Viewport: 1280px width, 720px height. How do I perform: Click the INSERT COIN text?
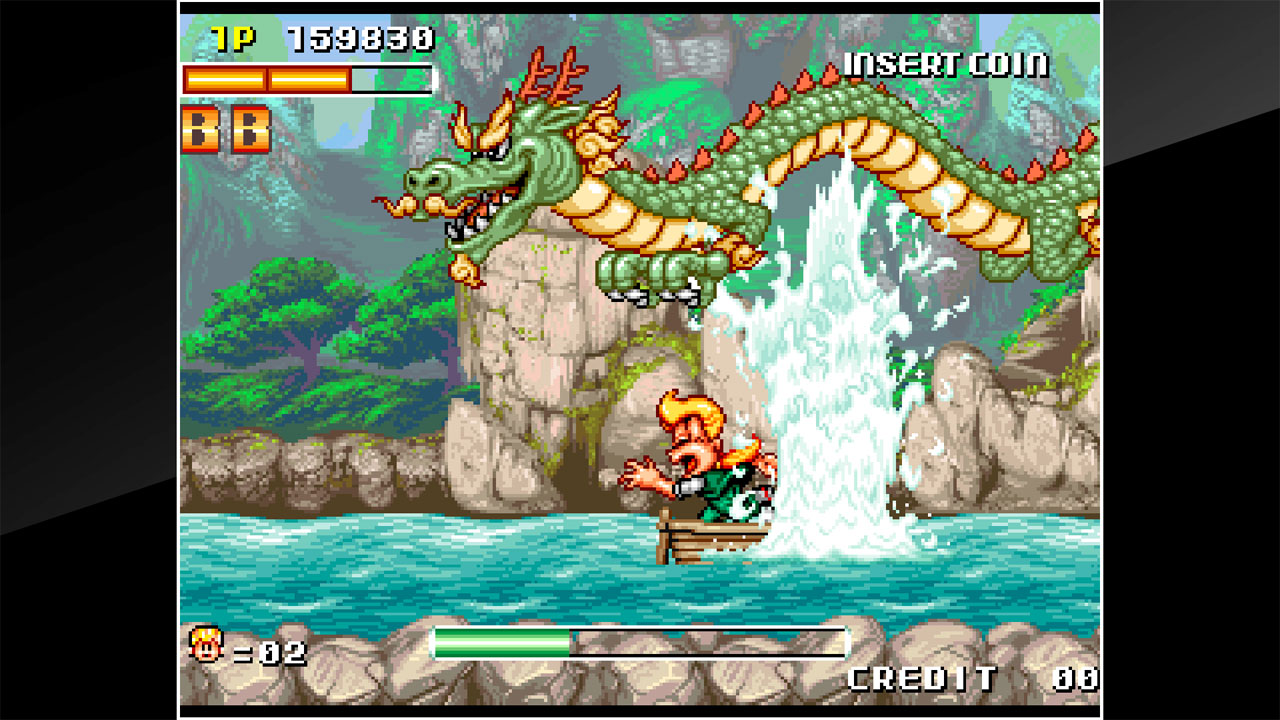click(x=943, y=62)
